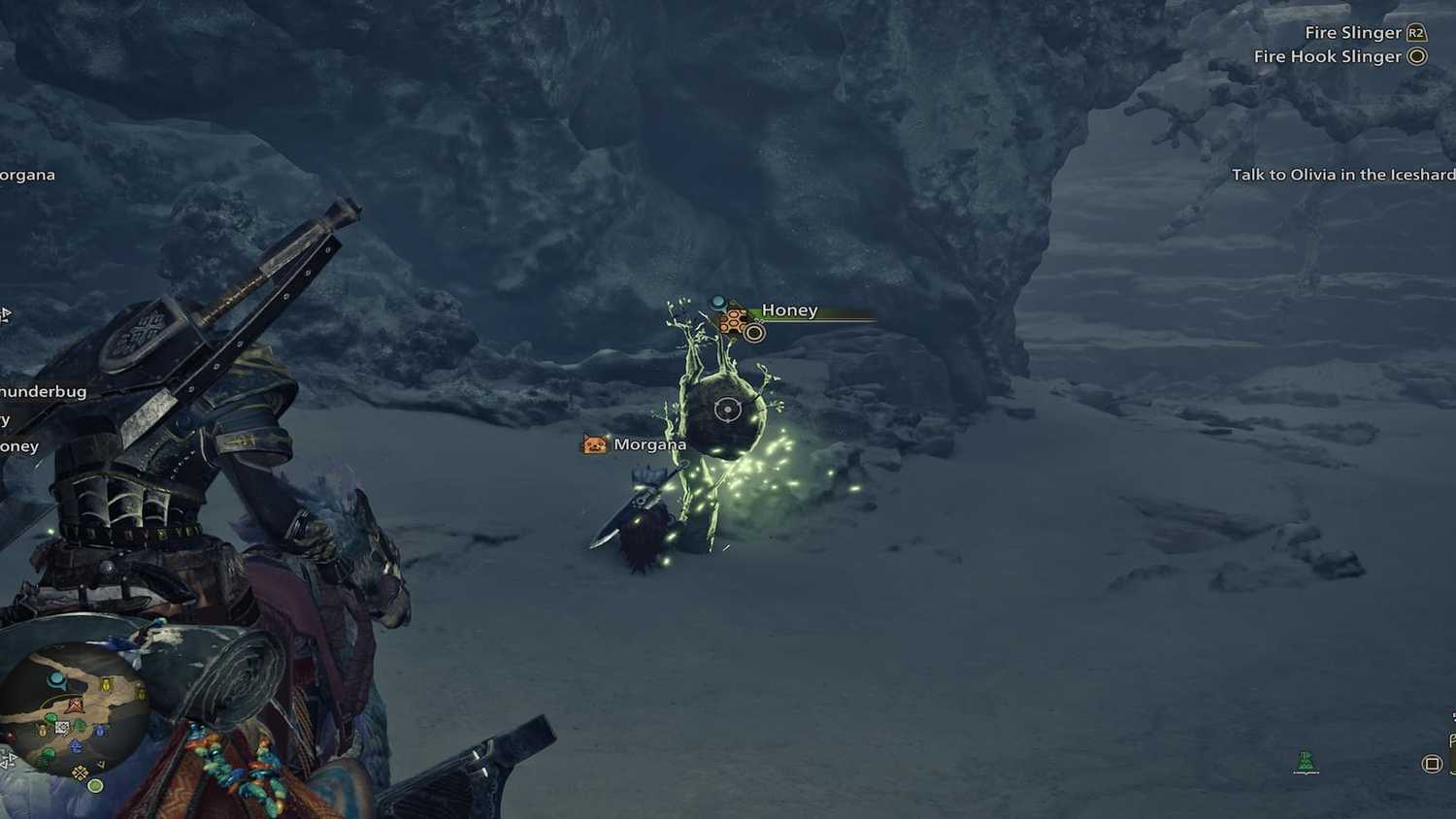Click the player arrow marker on the minimap
This screenshot has height=819, width=1456.
[75, 704]
